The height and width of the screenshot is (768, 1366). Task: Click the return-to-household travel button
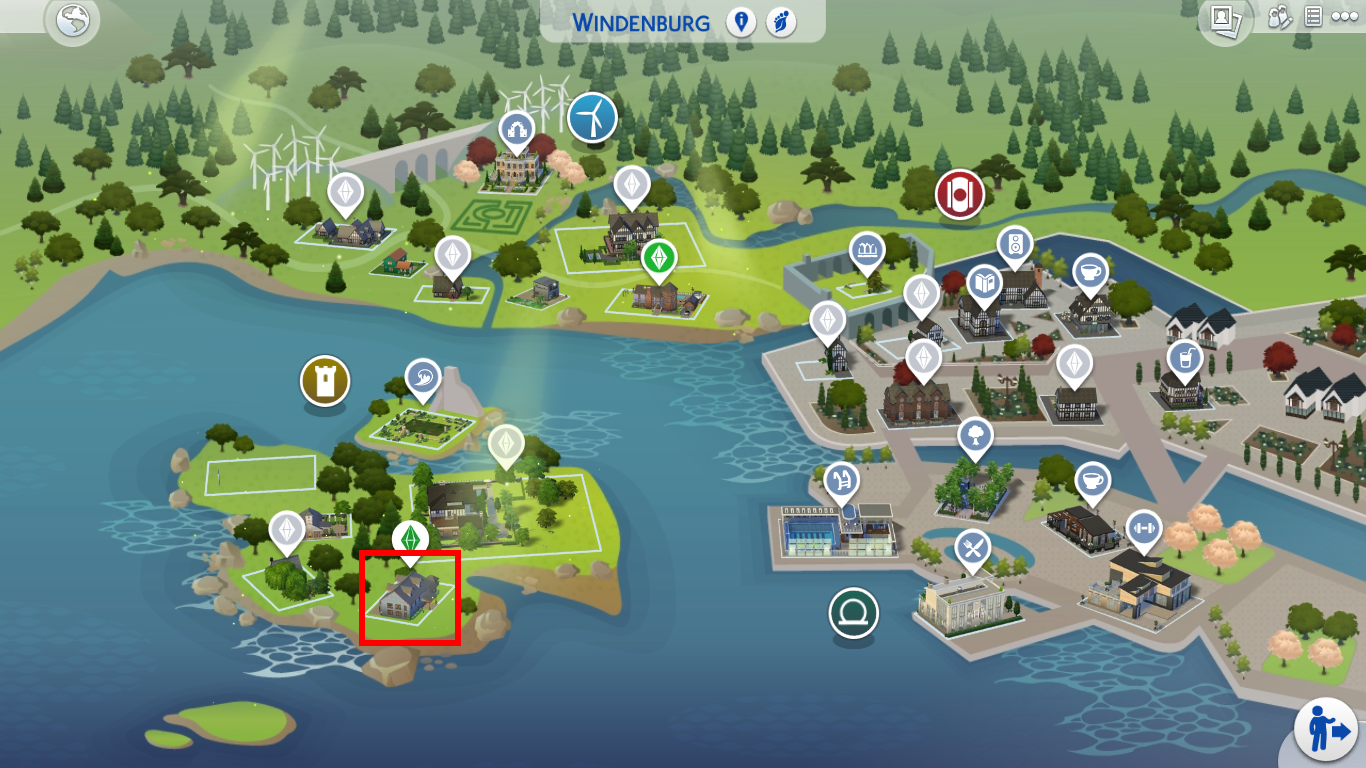click(x=1326, y=730)
